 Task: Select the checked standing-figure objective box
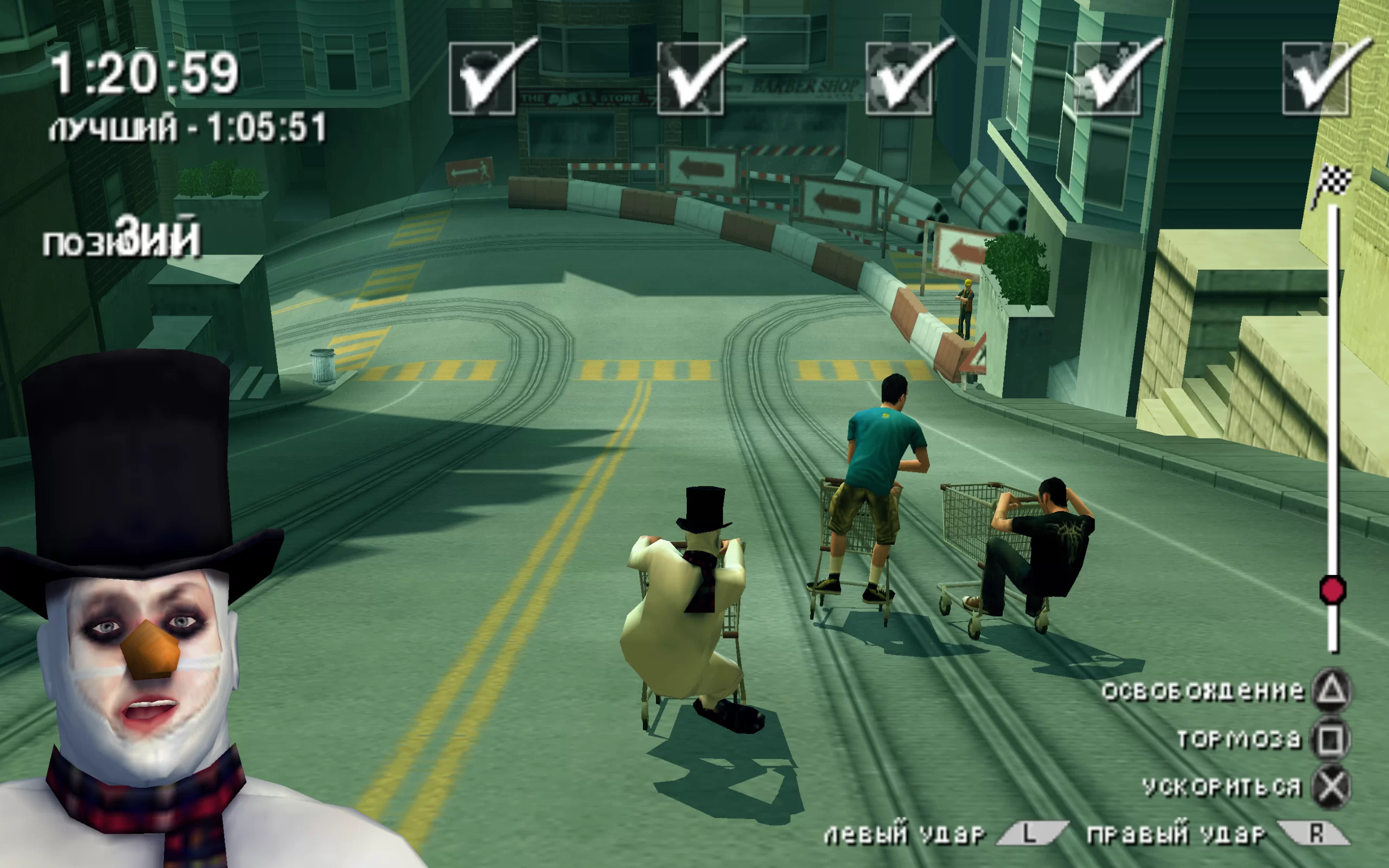(1107, 79)
